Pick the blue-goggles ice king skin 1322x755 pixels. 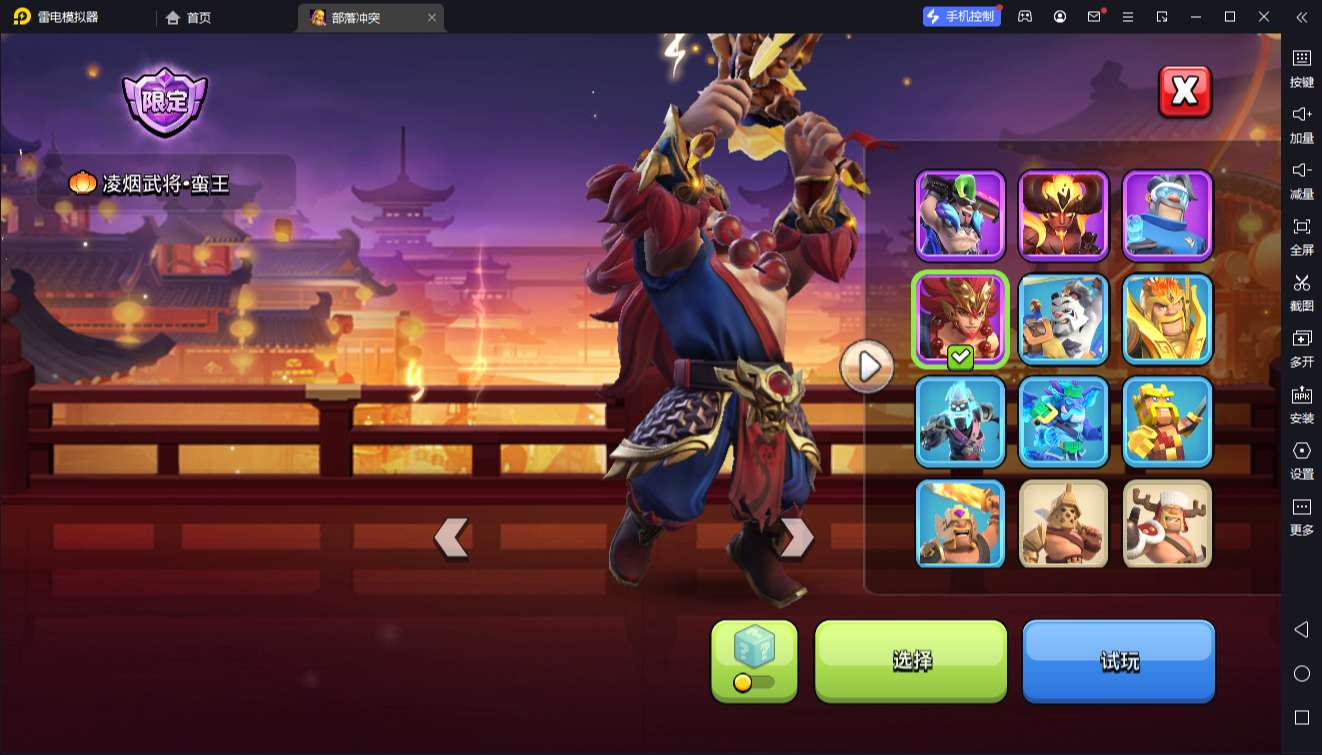(x=1167, y=215)
